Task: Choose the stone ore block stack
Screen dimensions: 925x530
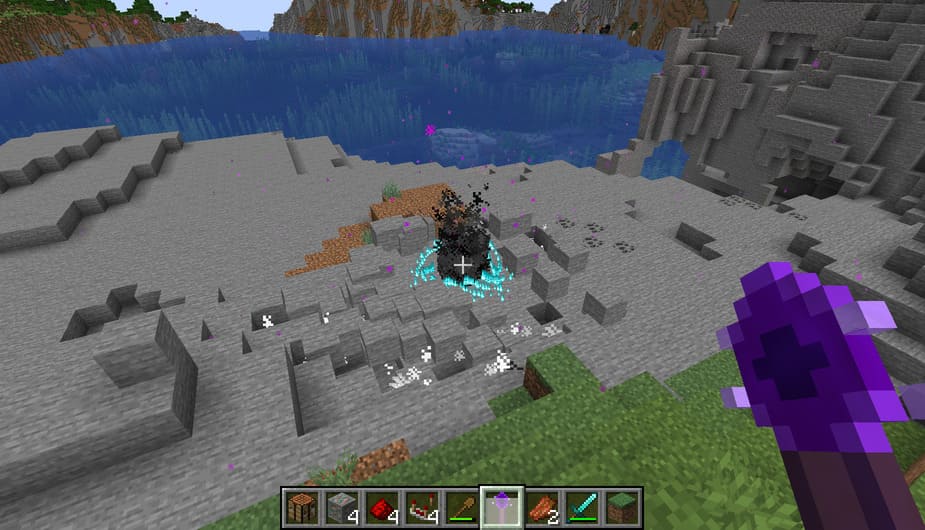Action: click(x=339, y=507)
